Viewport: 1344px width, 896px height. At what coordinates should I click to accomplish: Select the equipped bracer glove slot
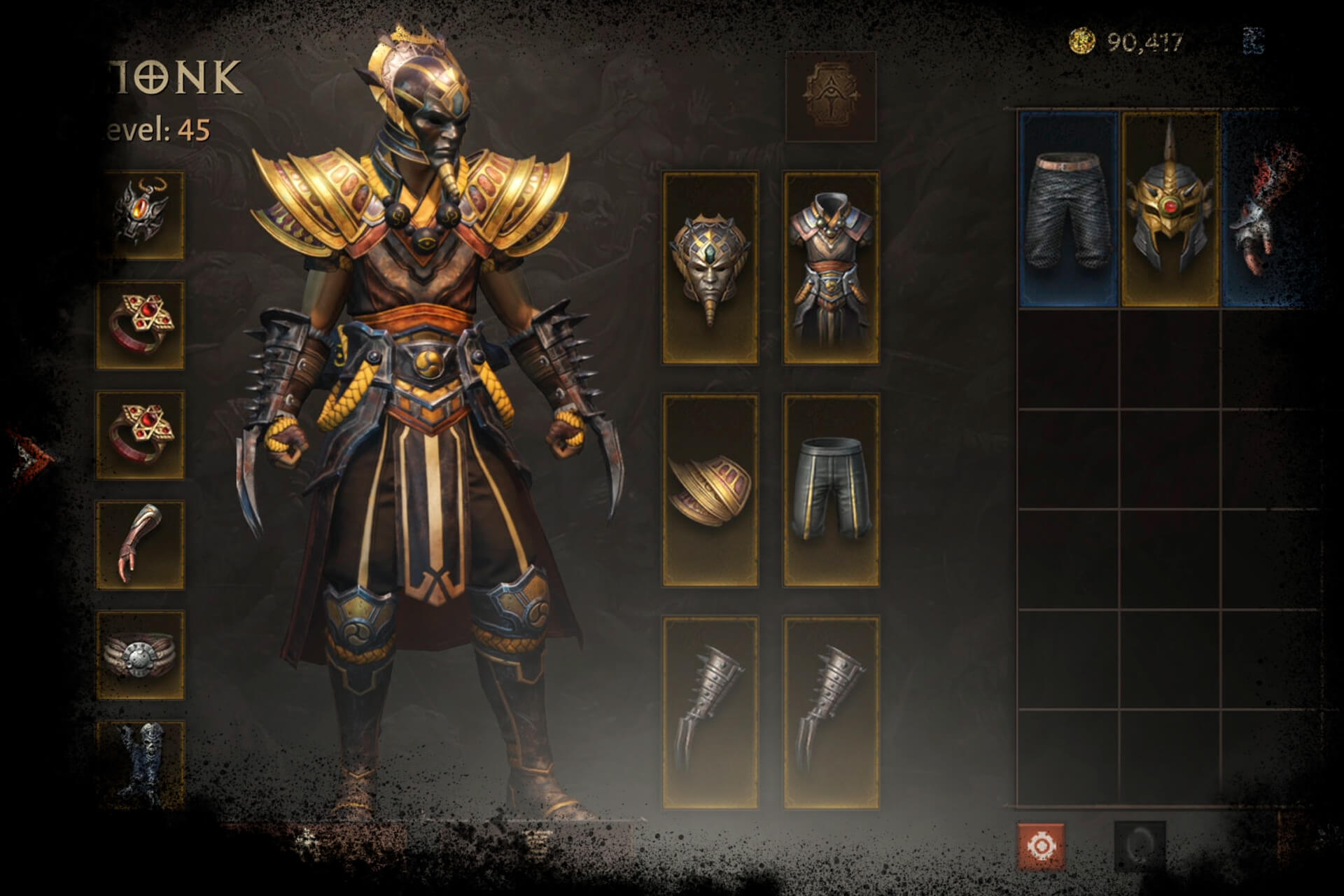tap(141, 544)
